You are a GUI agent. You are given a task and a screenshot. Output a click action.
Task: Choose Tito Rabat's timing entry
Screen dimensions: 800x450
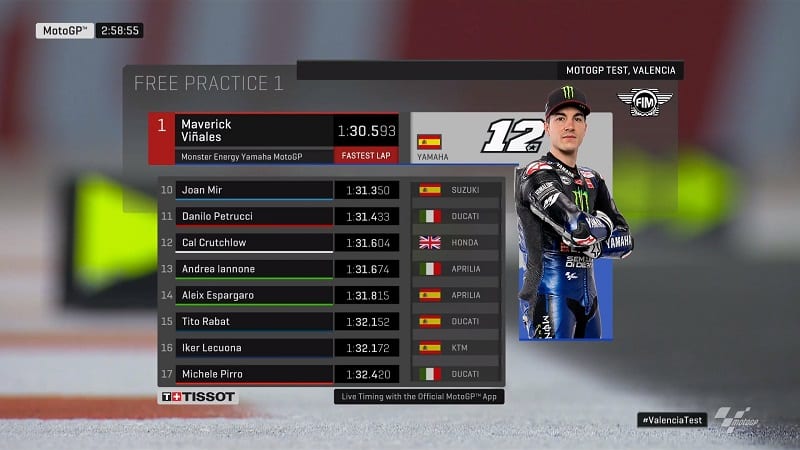pos(255,321)
